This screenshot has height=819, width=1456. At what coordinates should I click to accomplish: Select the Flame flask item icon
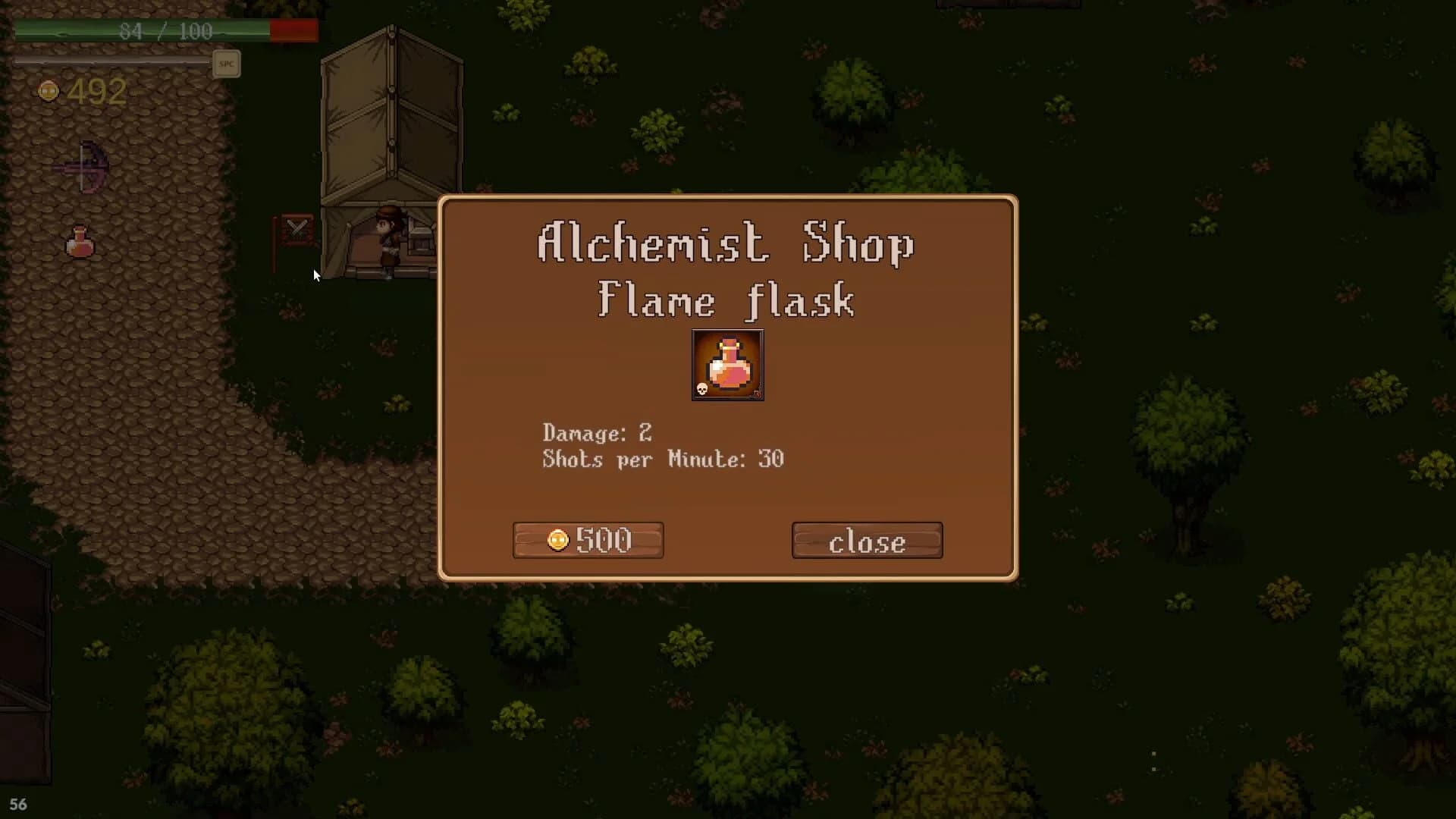tap(726, 366)
